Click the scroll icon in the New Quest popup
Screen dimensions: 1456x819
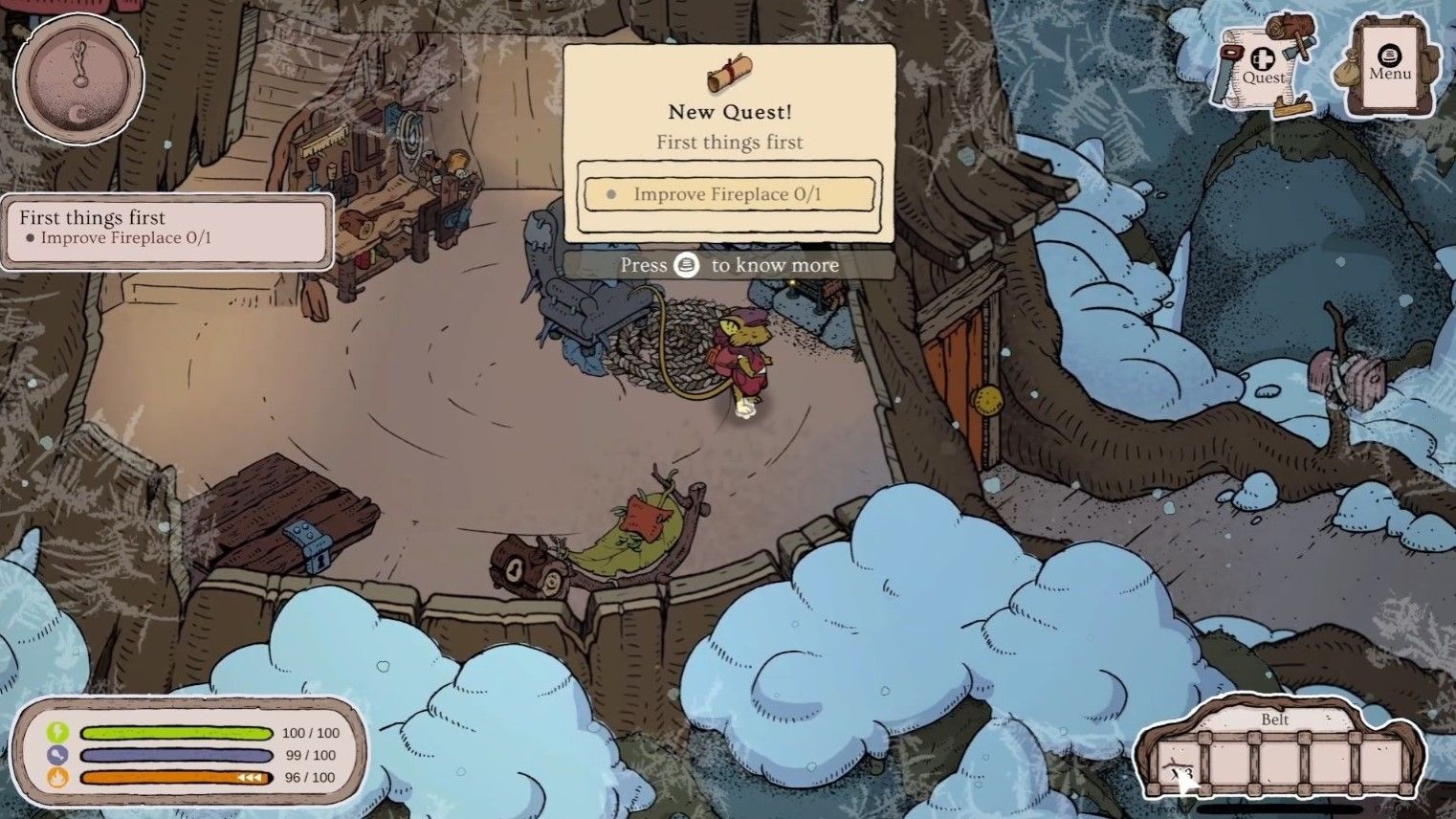point(729,74)
